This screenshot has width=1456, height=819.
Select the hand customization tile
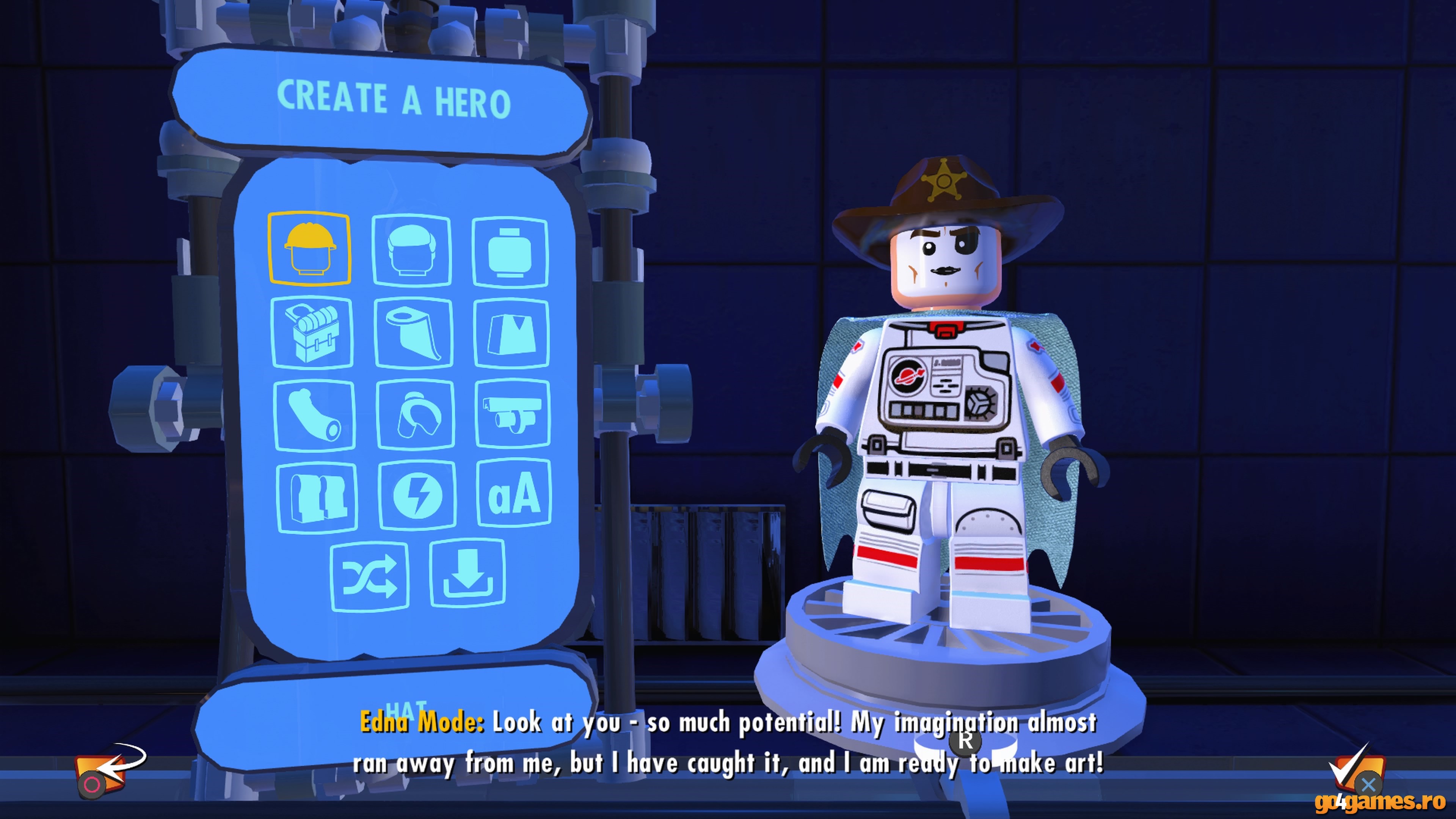(416, 416)
